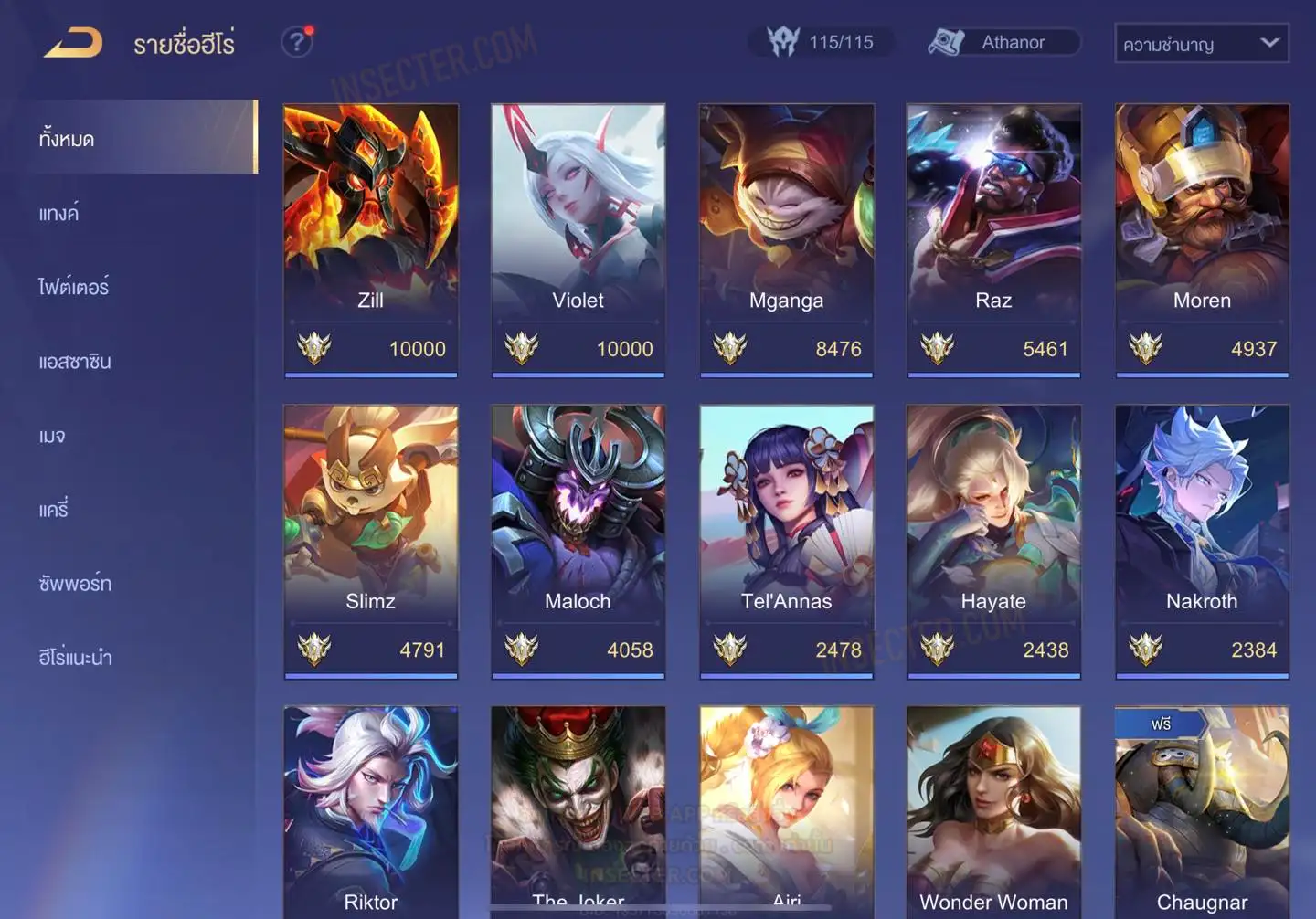This screenshot has width=1316, height=919.
Task: Open the ความชำนาญ sort dropdown
Action: tap(1201, 43)
